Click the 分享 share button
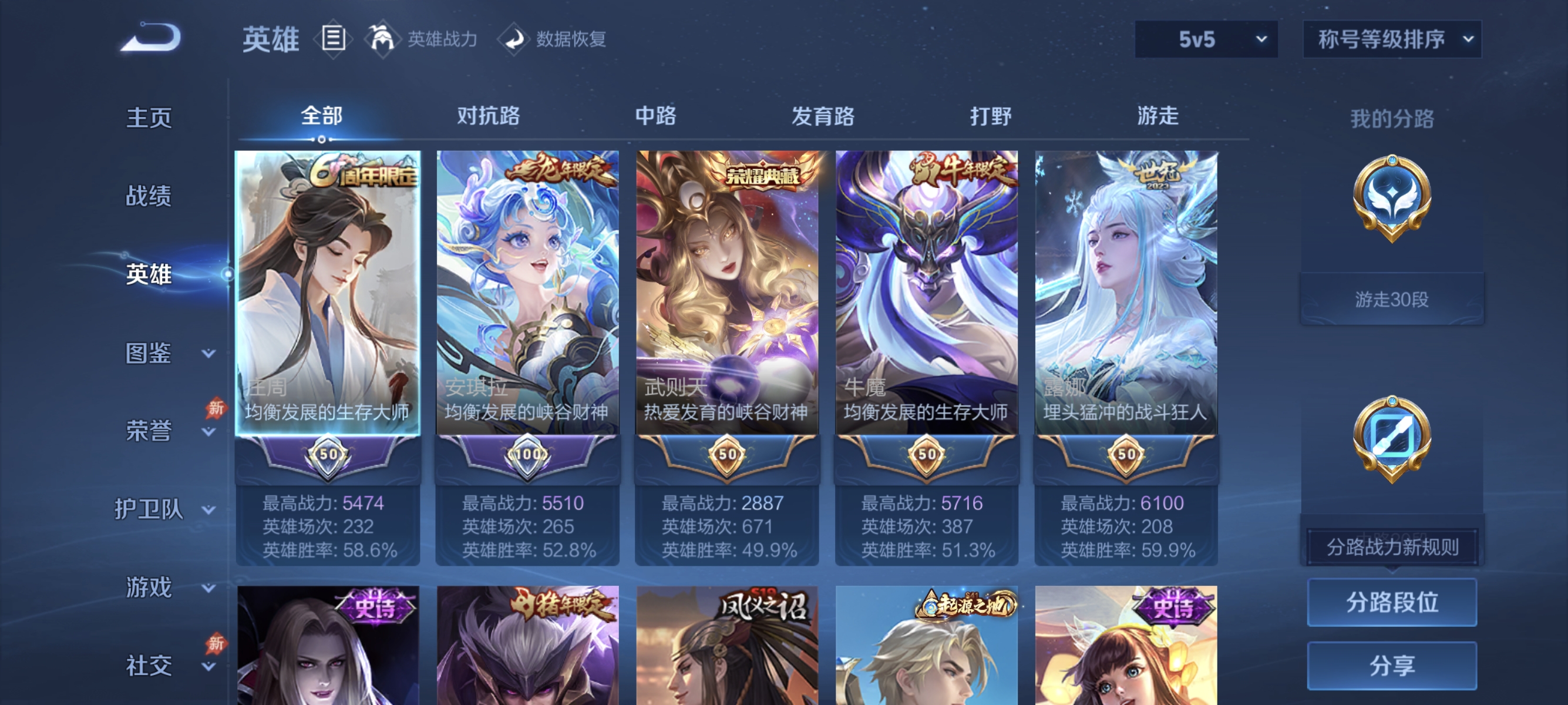The height and width of the screenshot is (705, 1568). tap(1392, 666)
